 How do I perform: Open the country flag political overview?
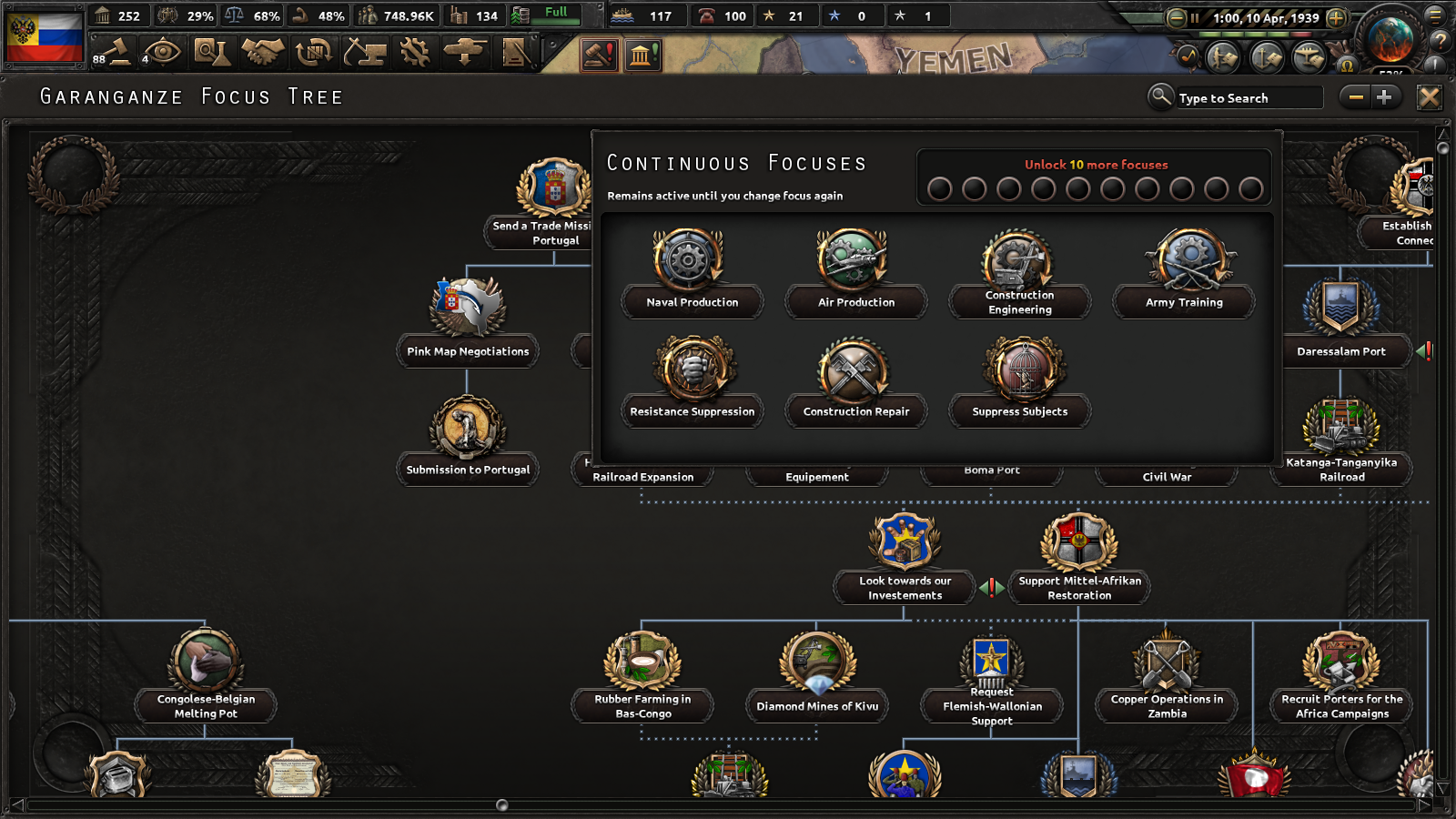coord(44,35)
